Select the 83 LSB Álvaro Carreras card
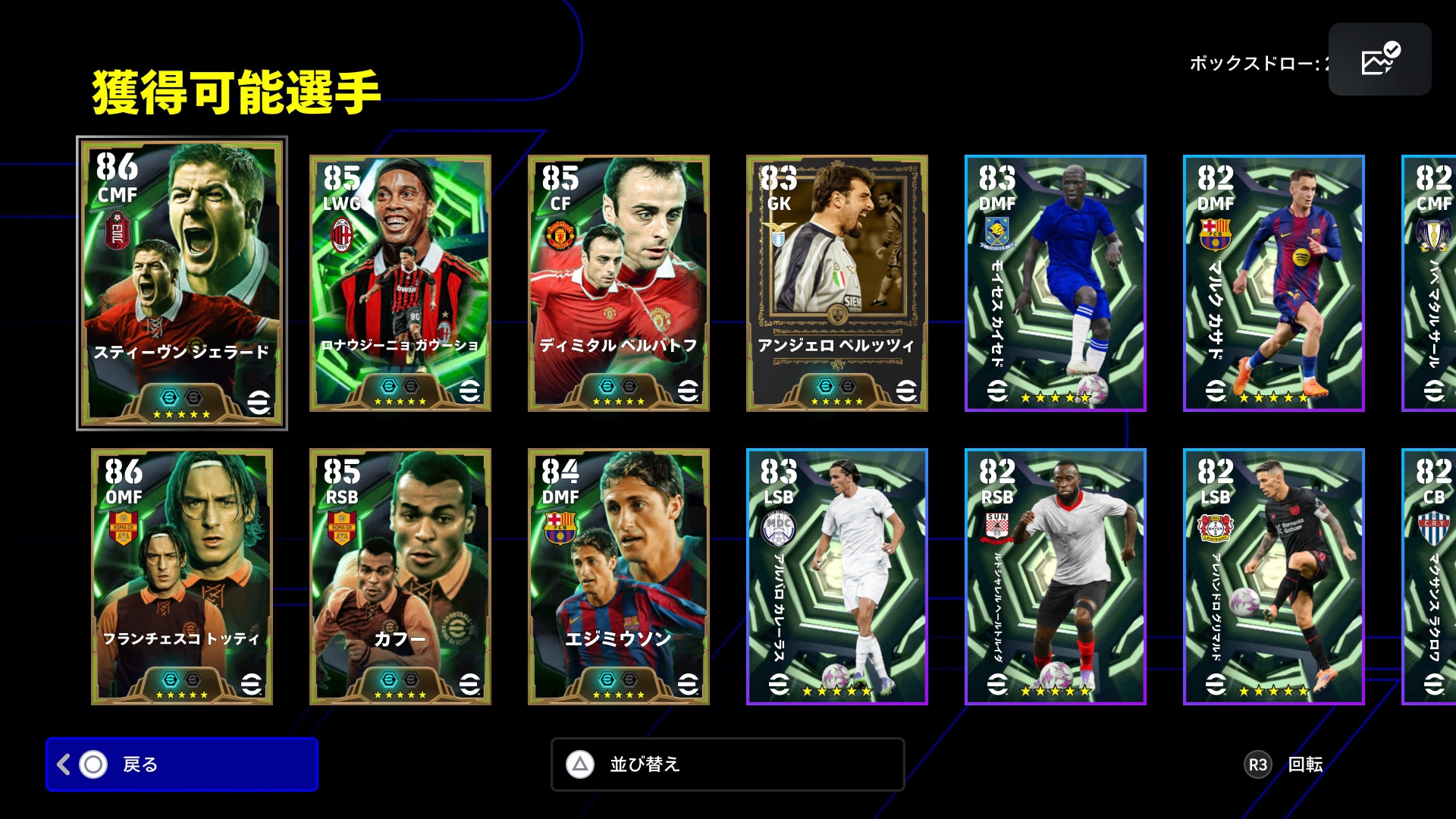 click(x=837, y=576)
